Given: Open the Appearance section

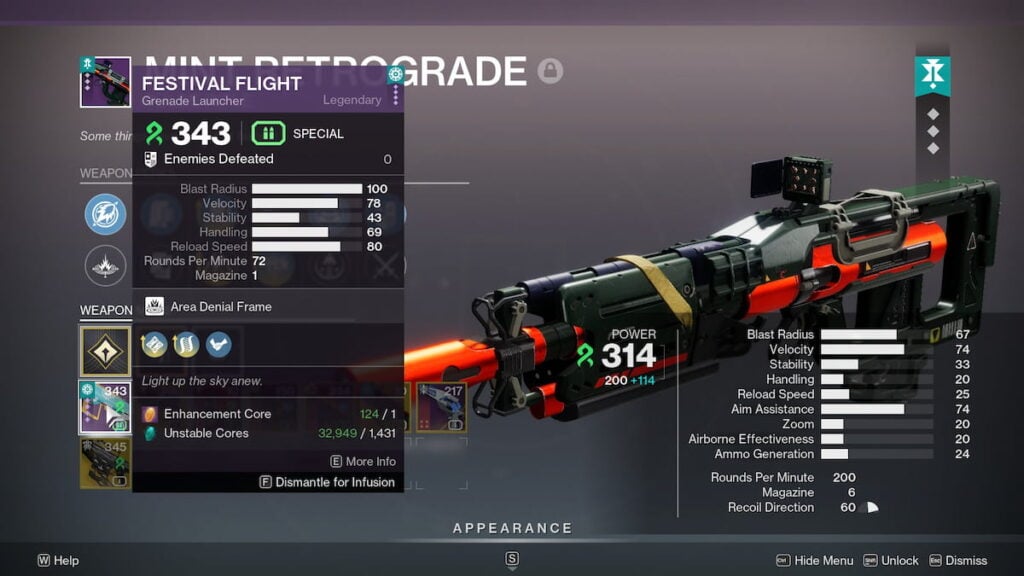Looking at the screenshot, I should point(512,528).
